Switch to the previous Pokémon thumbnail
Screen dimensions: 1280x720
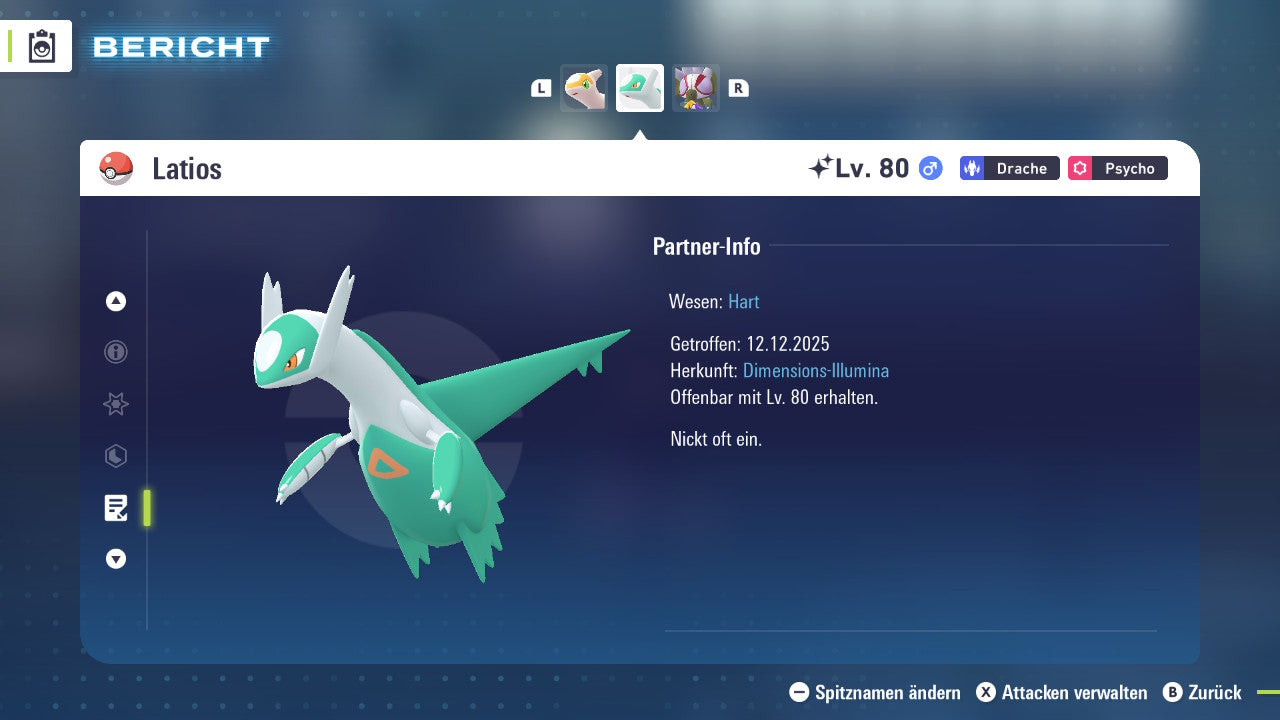(x=583, y=87)
